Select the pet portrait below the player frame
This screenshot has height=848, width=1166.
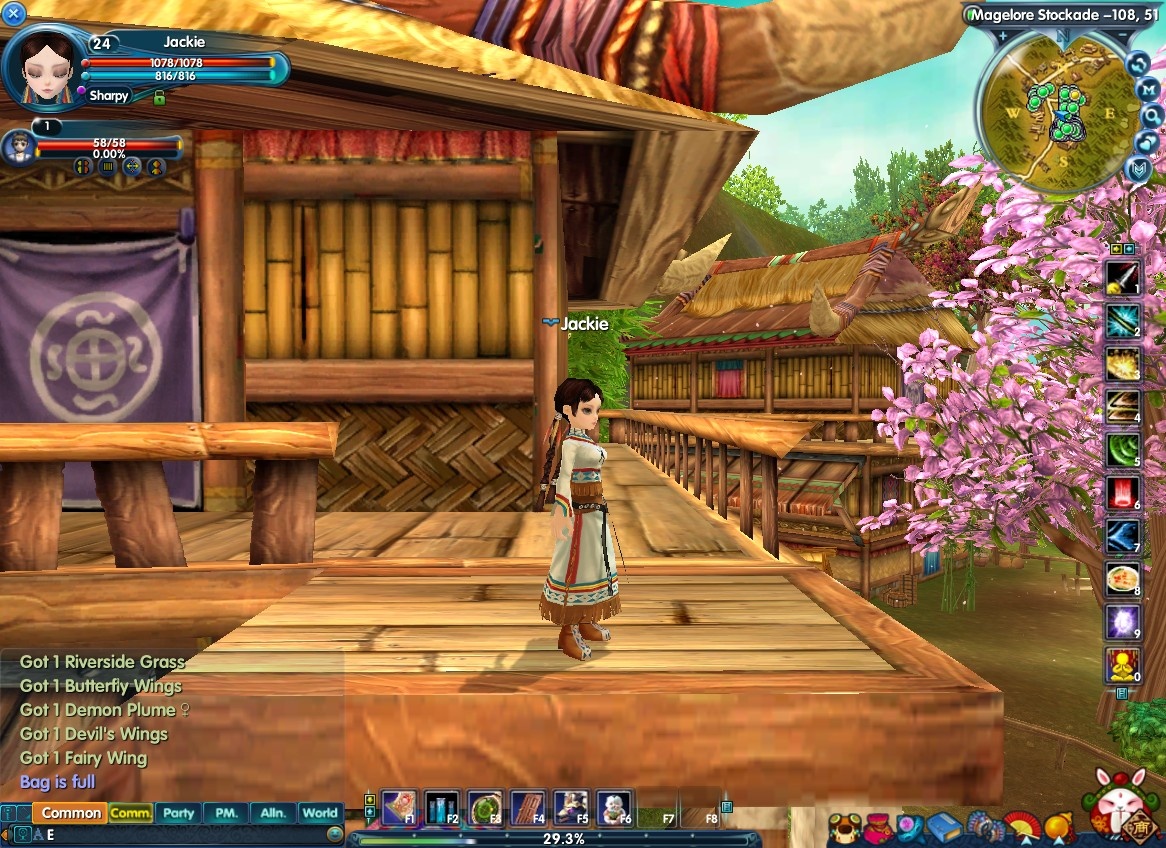point(17,148)
